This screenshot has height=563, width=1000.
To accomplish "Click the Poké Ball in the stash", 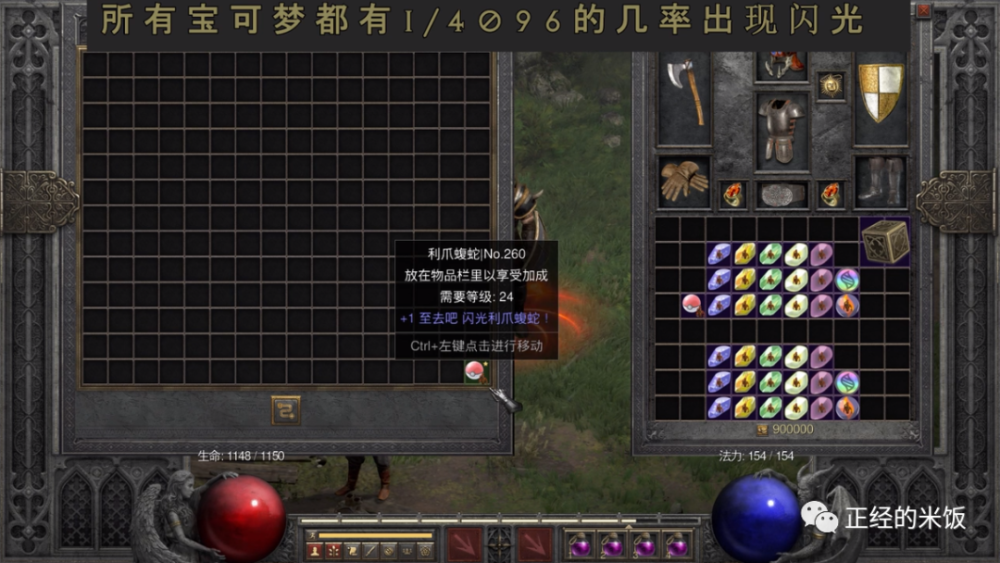I will pos(474,372).
